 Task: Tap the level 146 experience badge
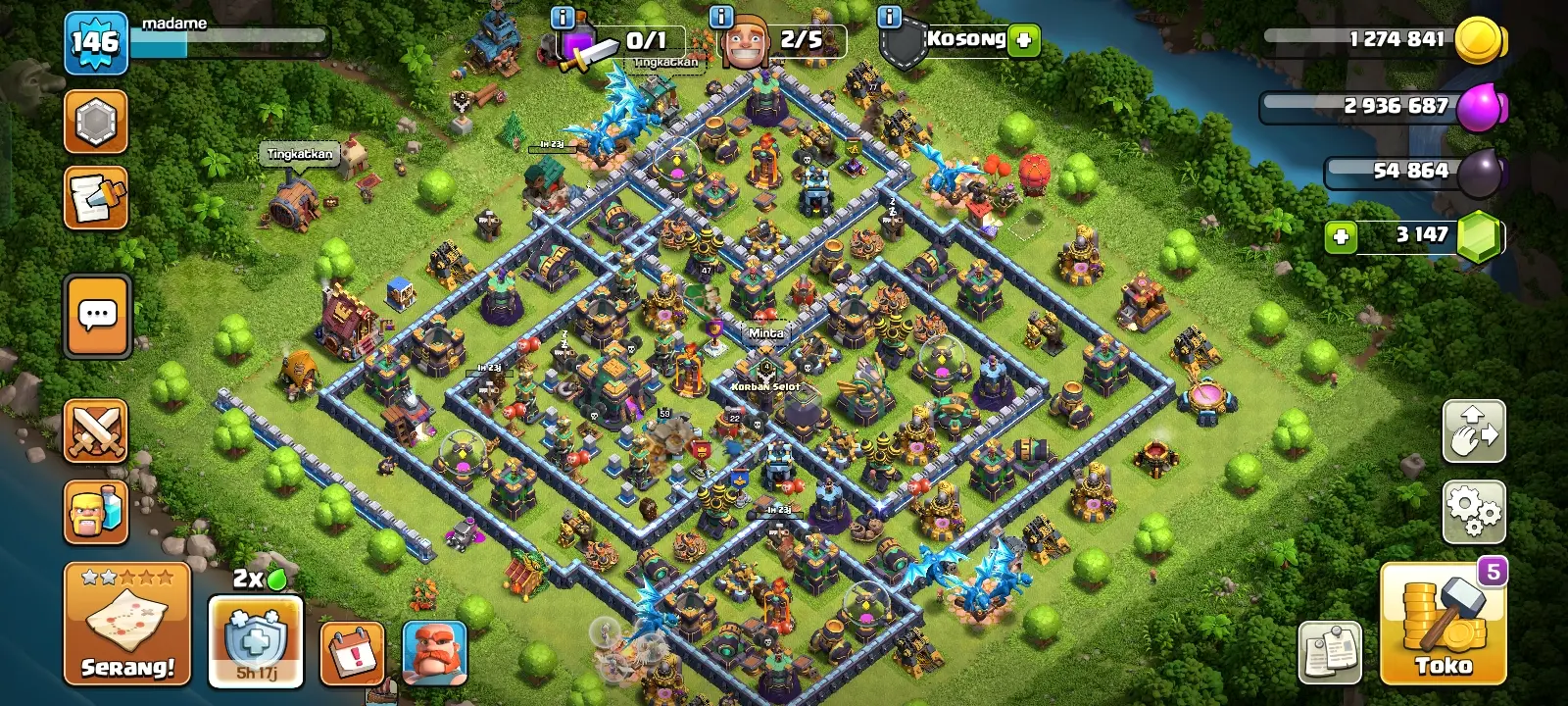[x=96, y=42]
